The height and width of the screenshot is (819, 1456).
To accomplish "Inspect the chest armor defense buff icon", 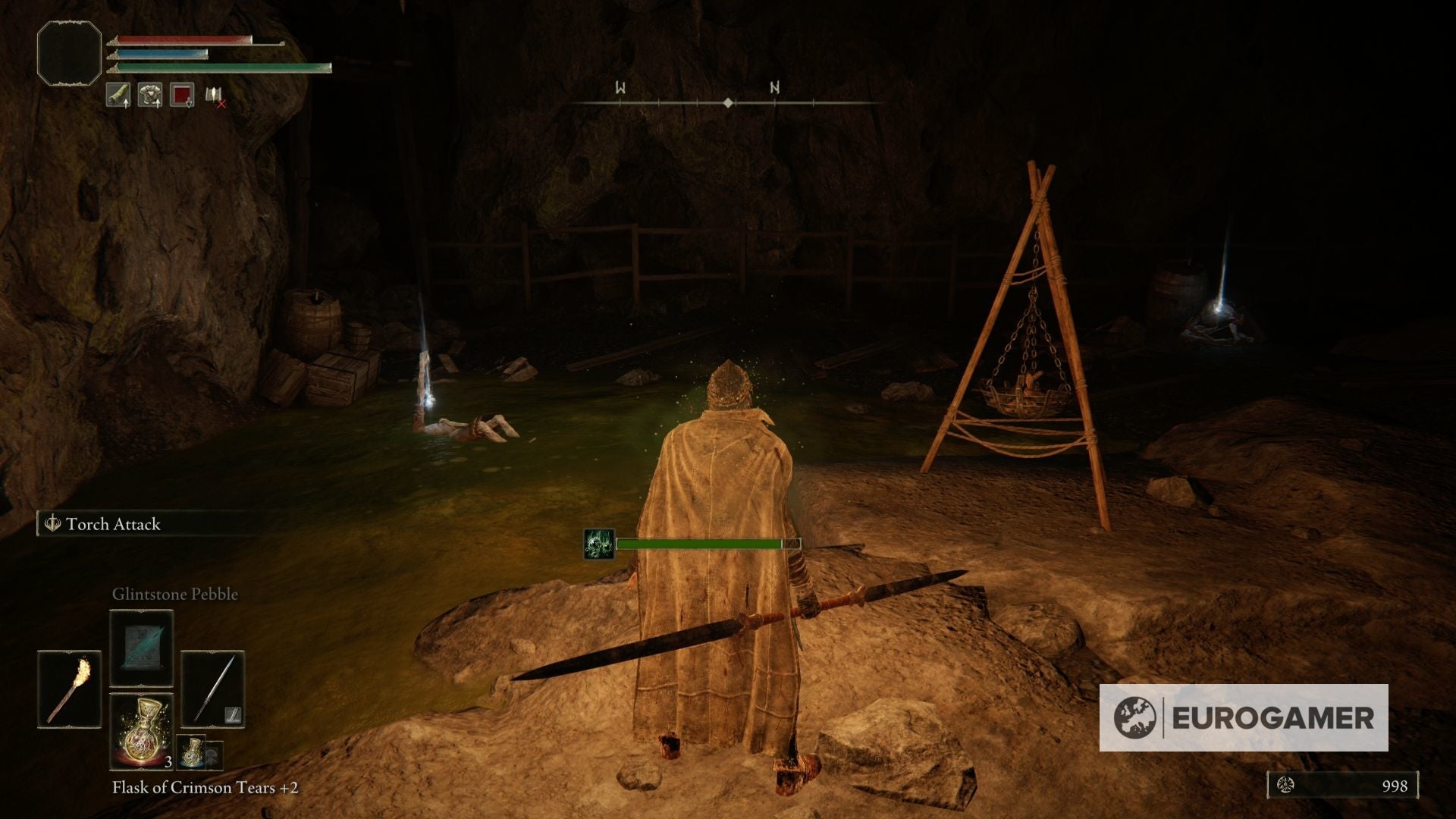I will (150, 95).
